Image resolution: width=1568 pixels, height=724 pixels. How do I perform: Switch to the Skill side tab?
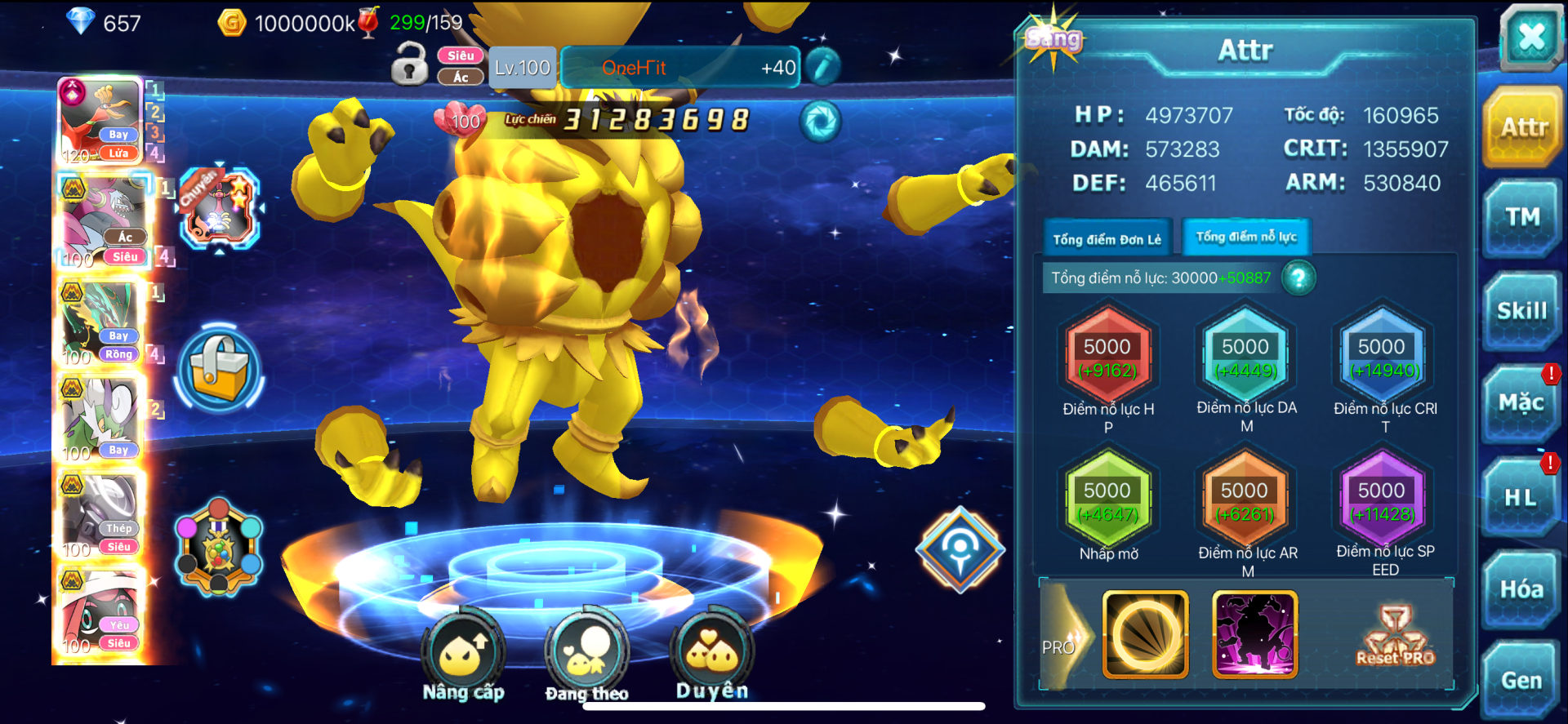tap(1522, 311)
